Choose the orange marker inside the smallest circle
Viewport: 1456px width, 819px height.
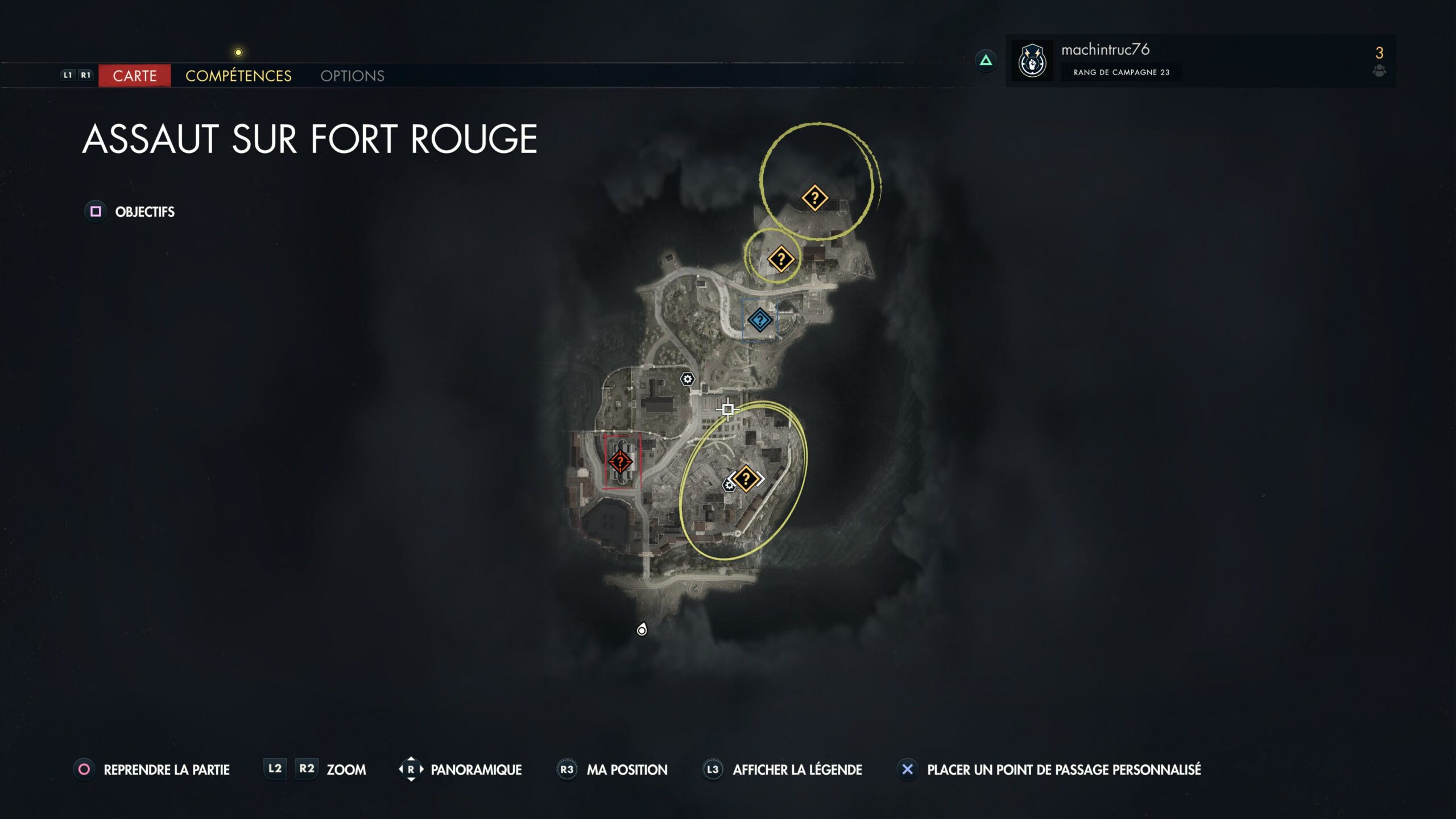point(781,259)
